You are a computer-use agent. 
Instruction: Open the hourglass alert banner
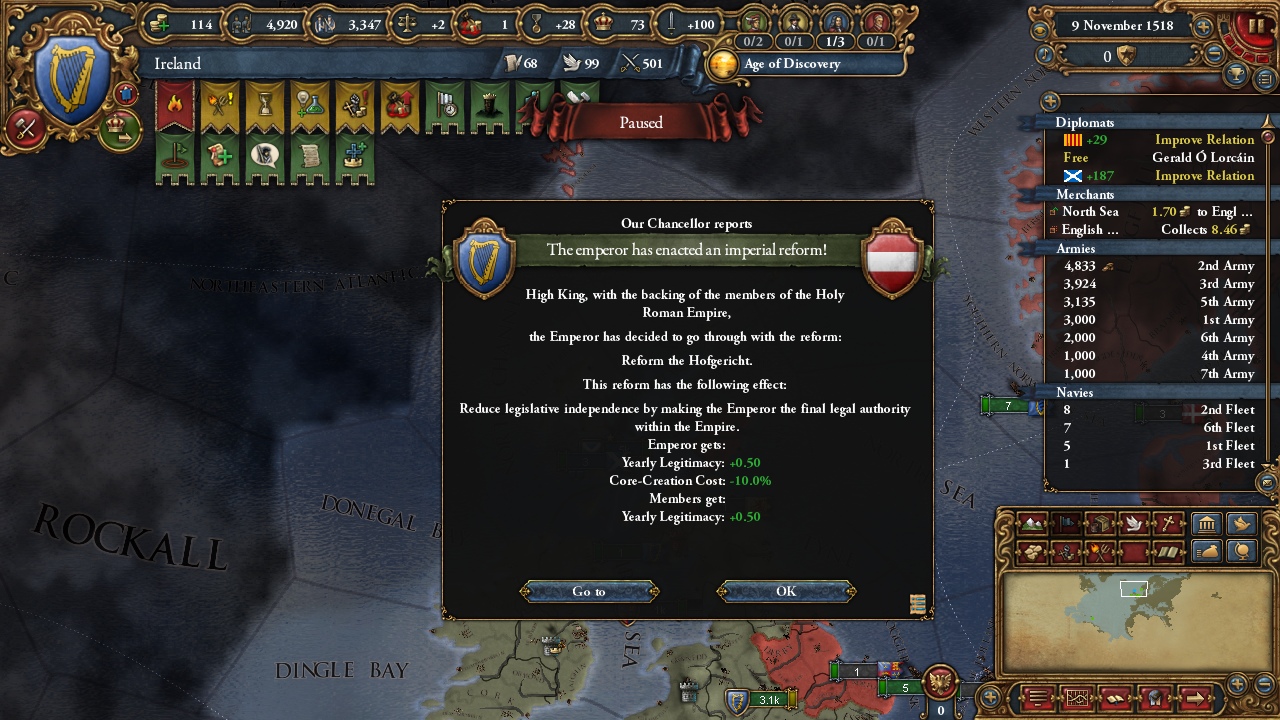265,106
